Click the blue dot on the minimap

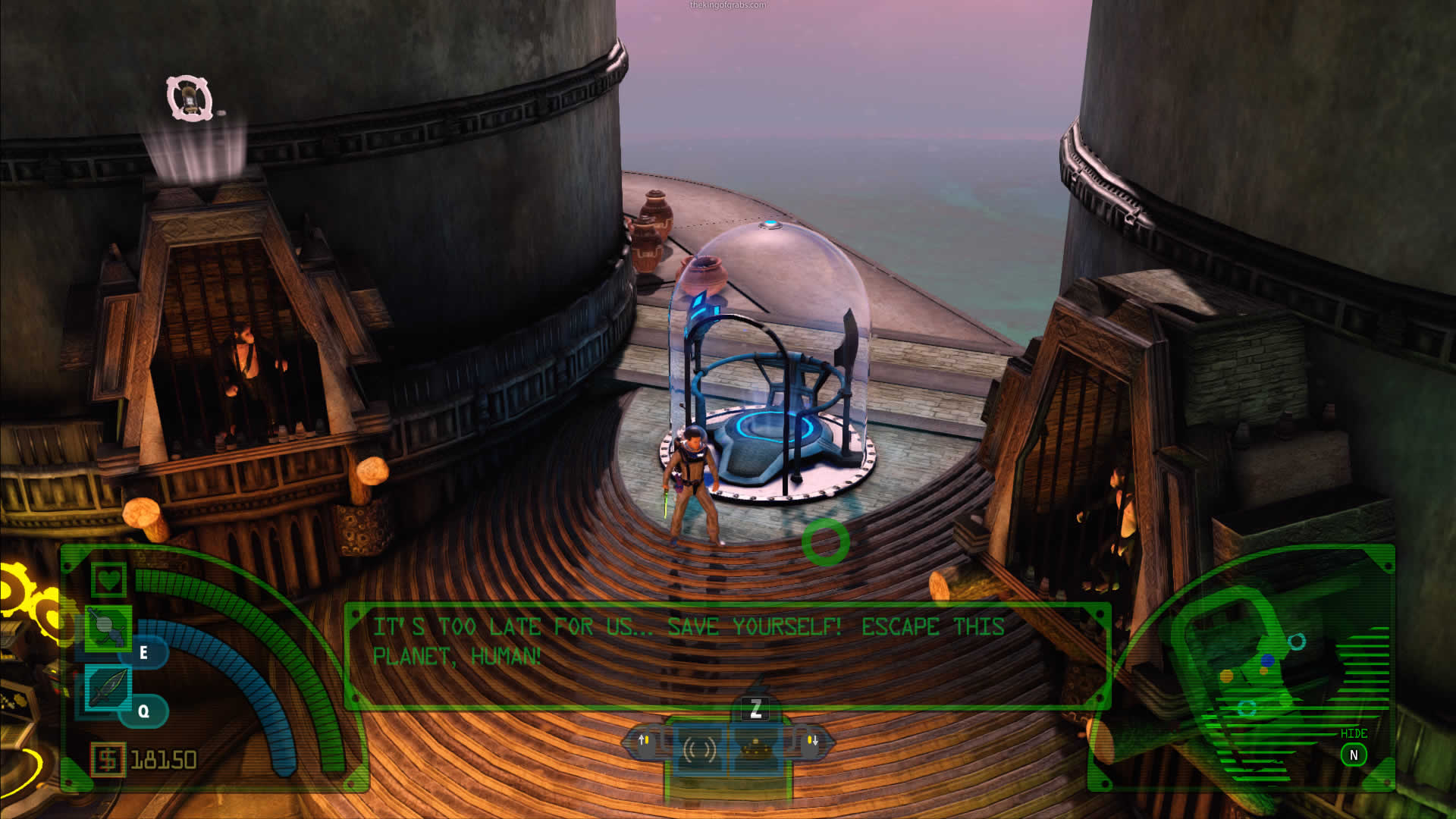coord(1267,661)
